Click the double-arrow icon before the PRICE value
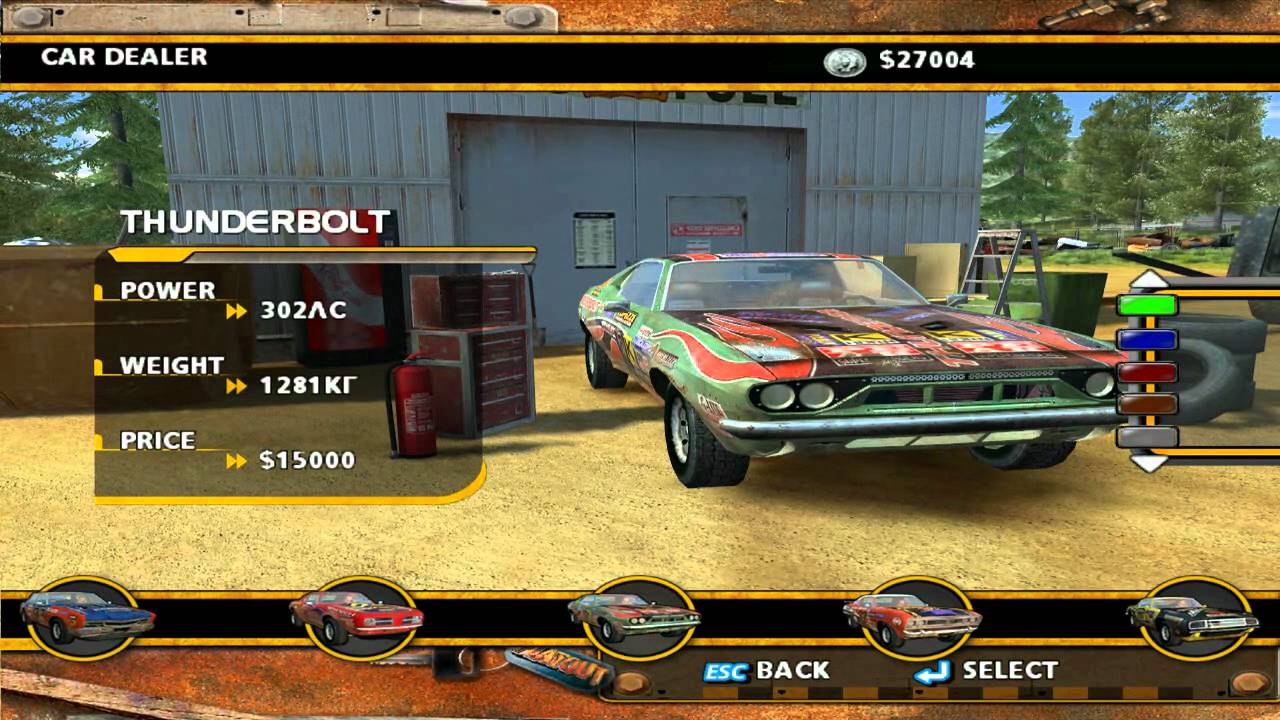This screenshot has width=1280, height=720. 238,460
